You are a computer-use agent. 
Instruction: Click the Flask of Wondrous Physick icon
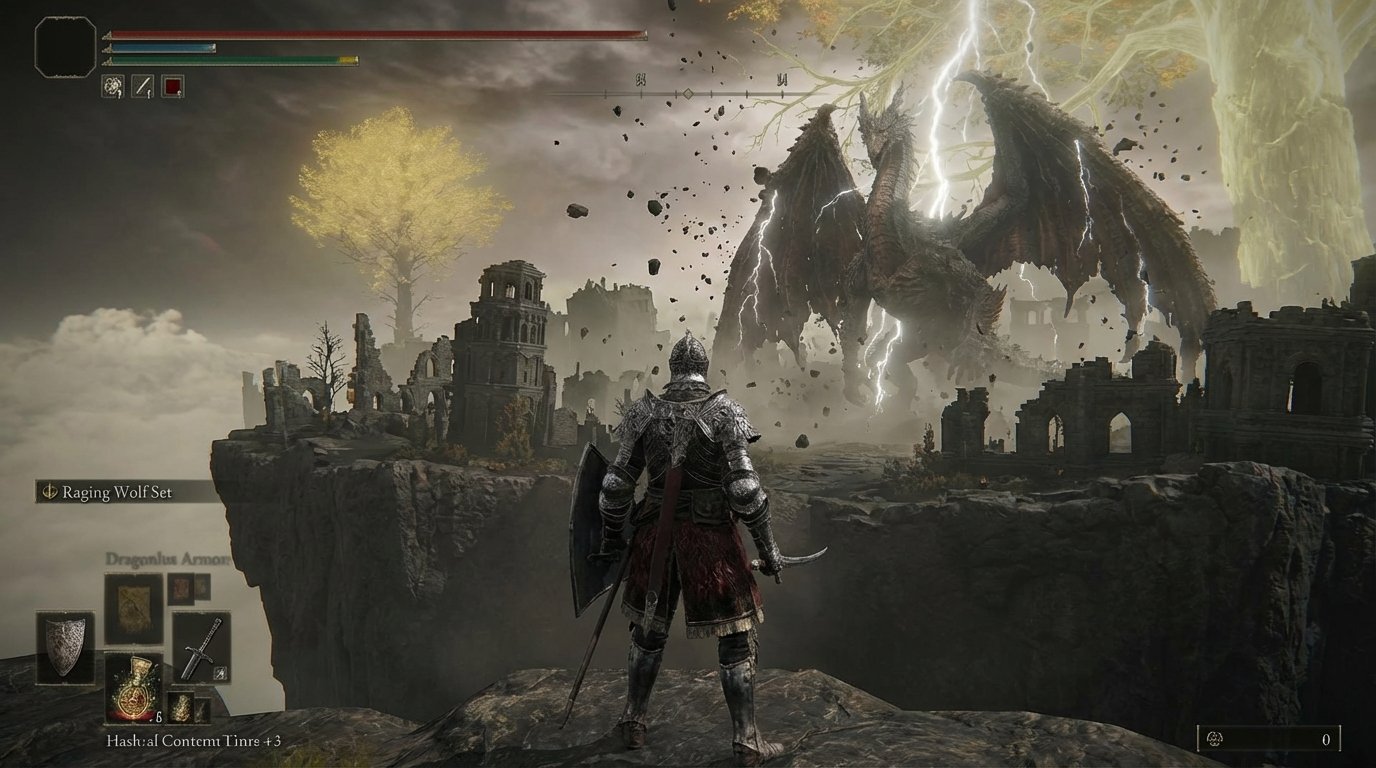pos(135,690)
